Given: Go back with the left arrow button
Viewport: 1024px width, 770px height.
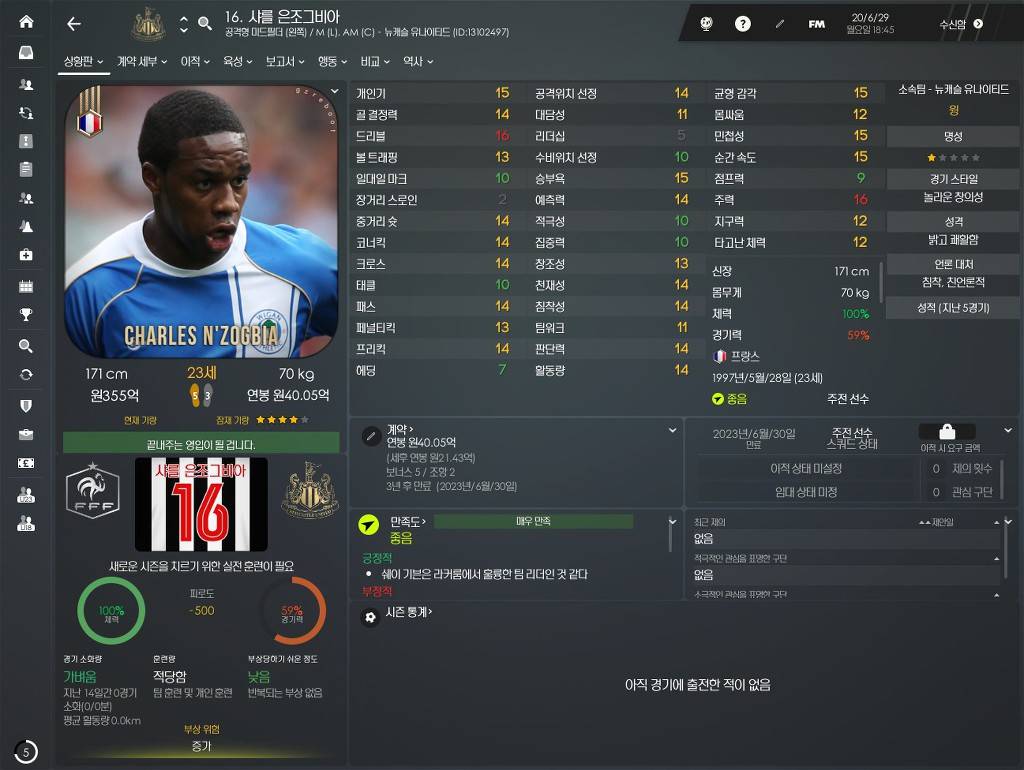Looking at the screenshot, I should click(73, 24).
